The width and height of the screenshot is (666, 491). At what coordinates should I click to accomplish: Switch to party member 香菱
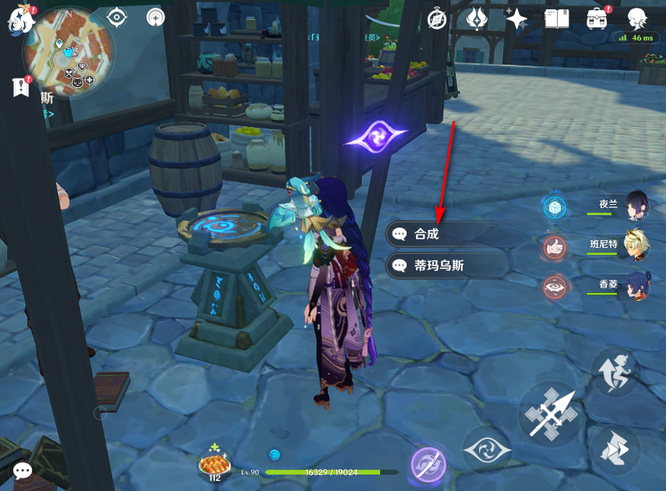636,286
